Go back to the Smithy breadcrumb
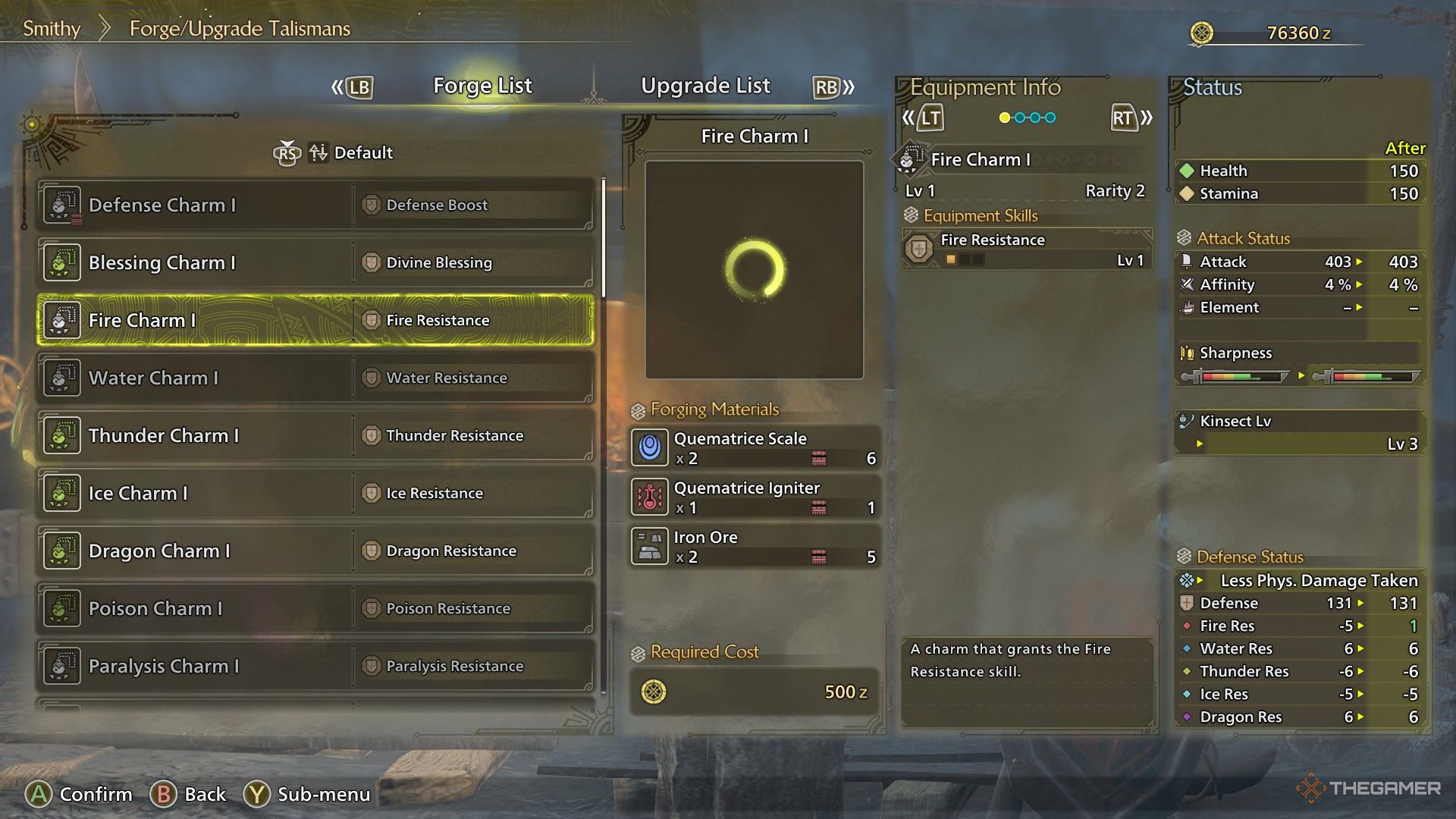Screen dimensions: 1456x819 click(x=52, y=29)
